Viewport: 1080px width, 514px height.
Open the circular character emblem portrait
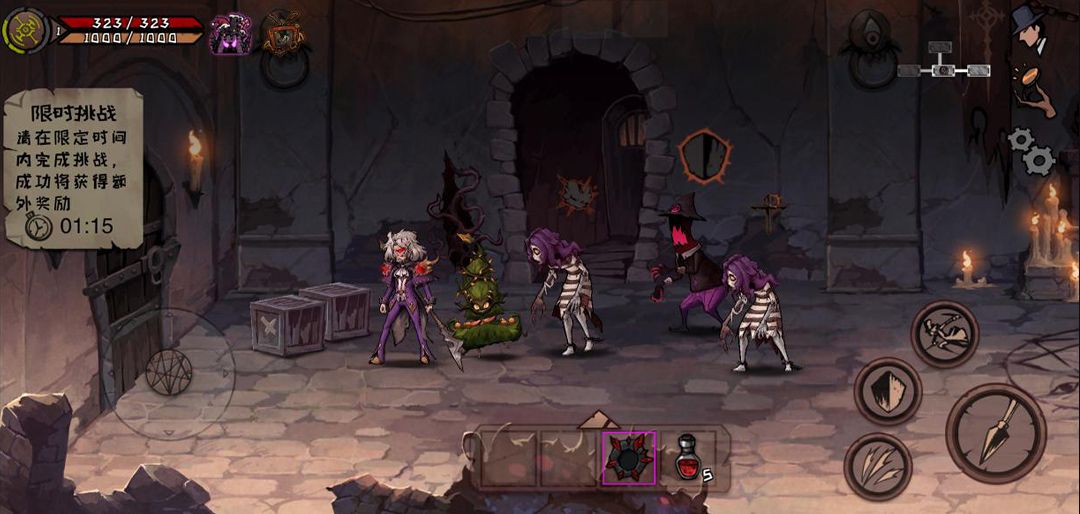(x=24, y=30)
